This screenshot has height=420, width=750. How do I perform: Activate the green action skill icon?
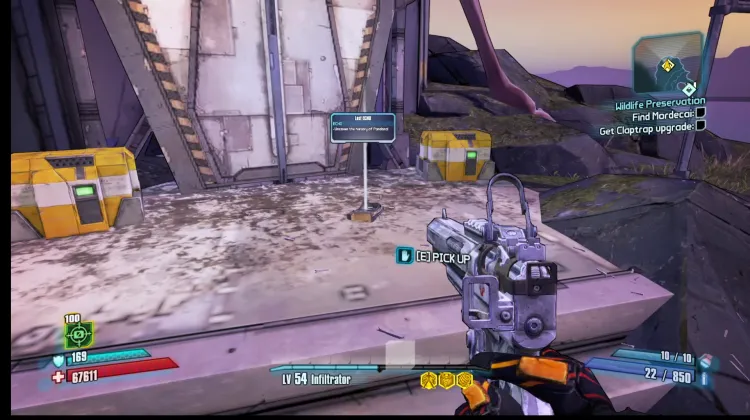(79, 334)
